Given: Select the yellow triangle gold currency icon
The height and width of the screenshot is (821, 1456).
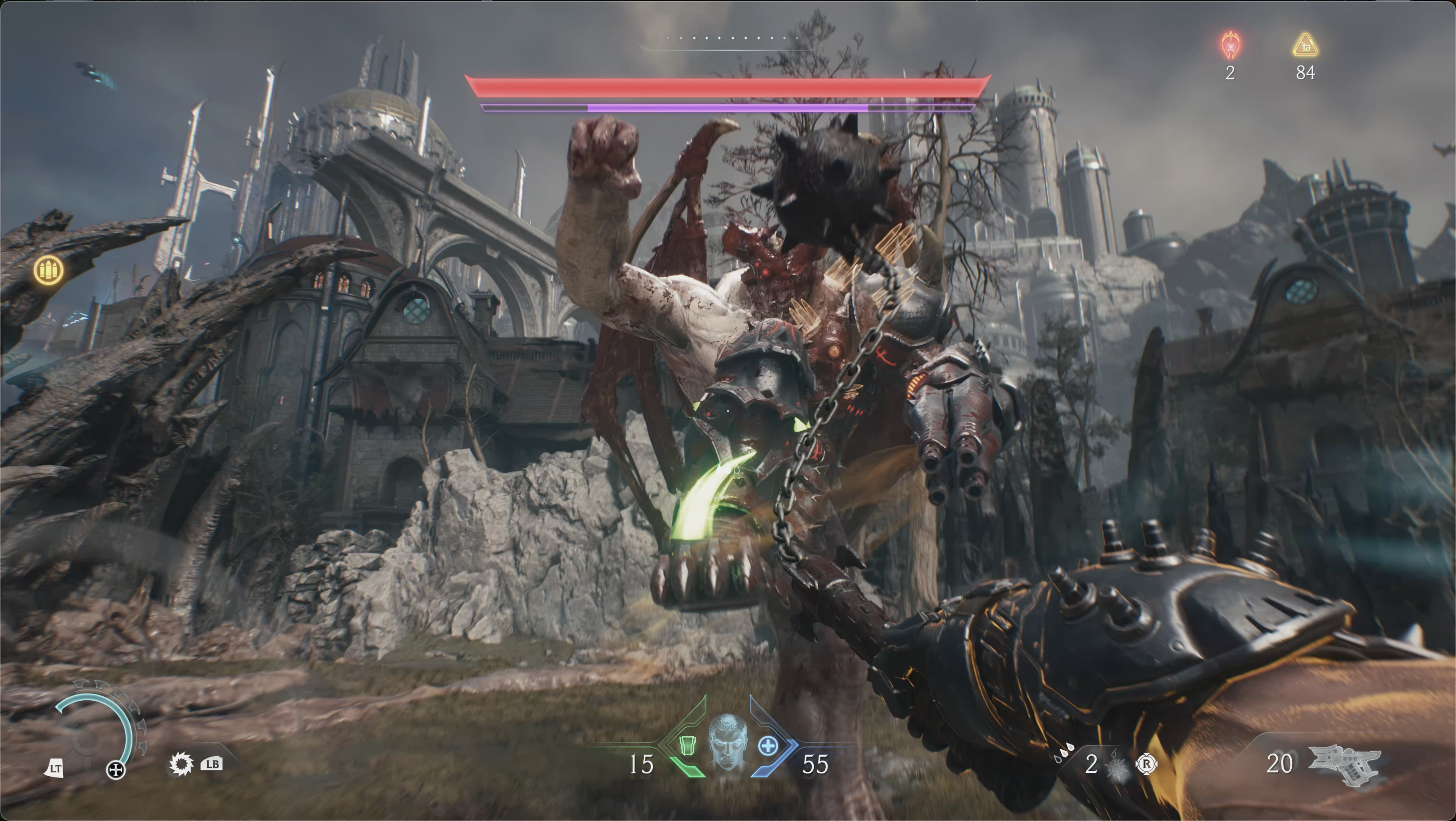Looking at the screenshot, I should pyautogui.click(x=1305, y=46).
